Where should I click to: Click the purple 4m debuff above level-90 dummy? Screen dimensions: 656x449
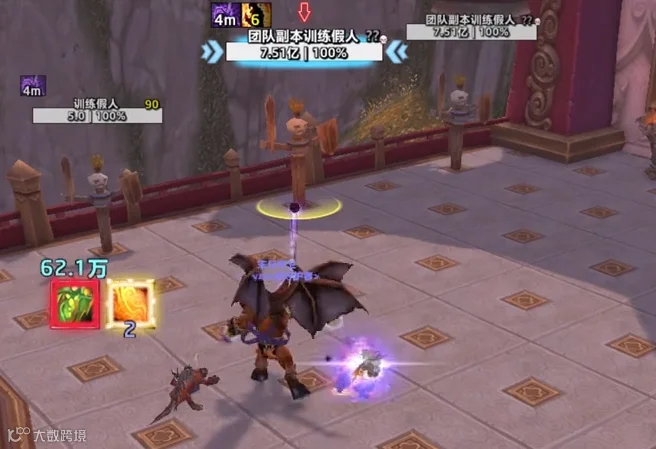33,86
